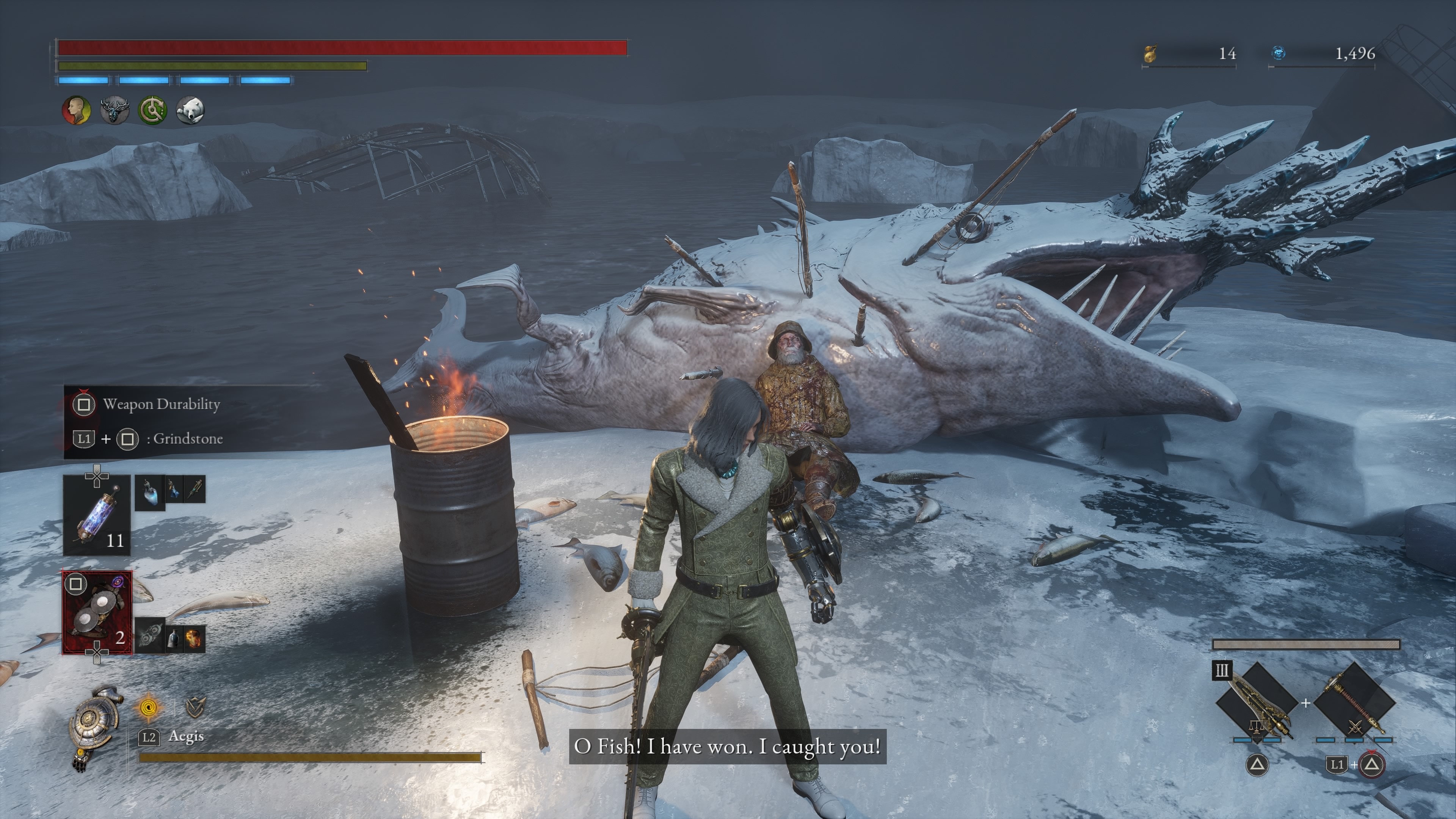Viewport: 1456px width, 819px height.
Task: Click the stag antler amulet buff icon
Action: pos(115,110)
